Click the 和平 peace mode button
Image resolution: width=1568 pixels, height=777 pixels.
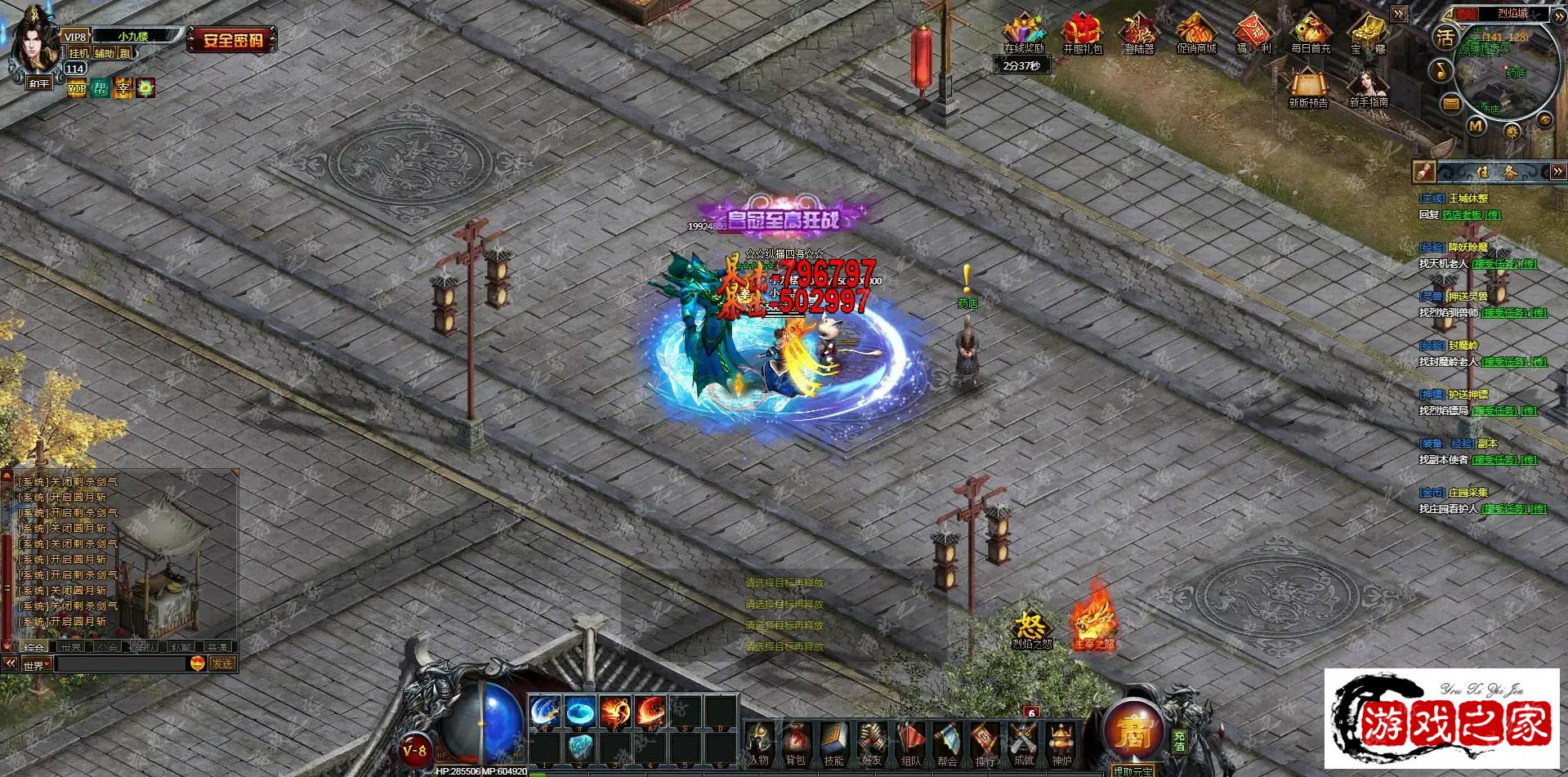[38, 83]
